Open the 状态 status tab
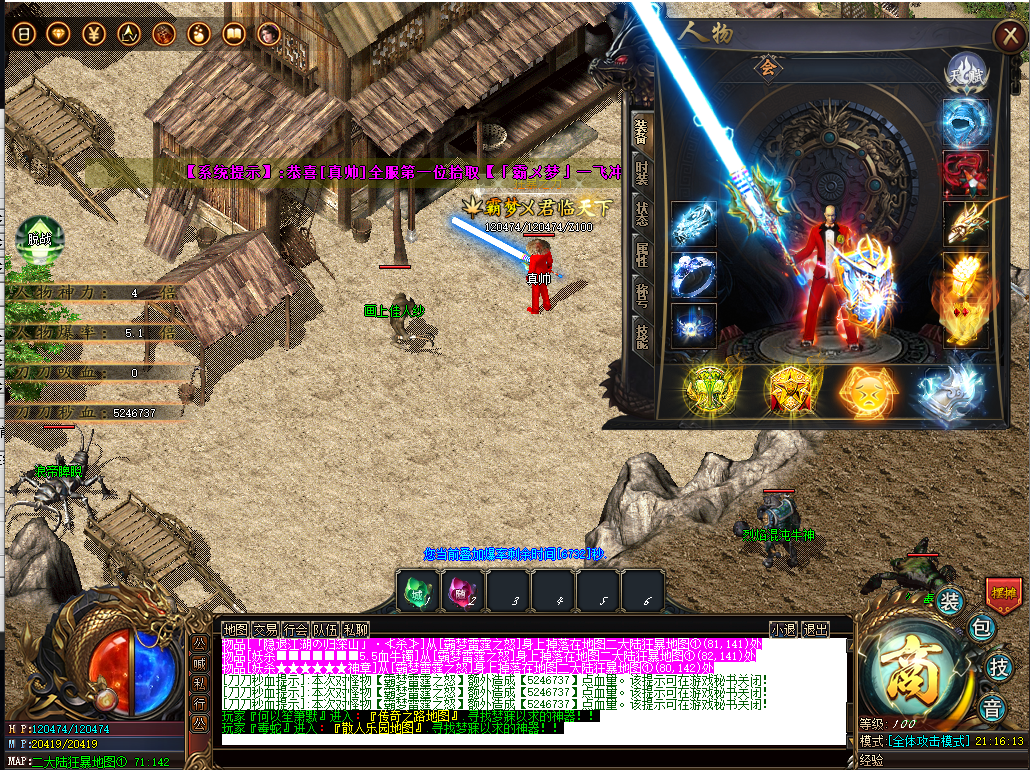 pyautogui.click(x=641, y=214)
